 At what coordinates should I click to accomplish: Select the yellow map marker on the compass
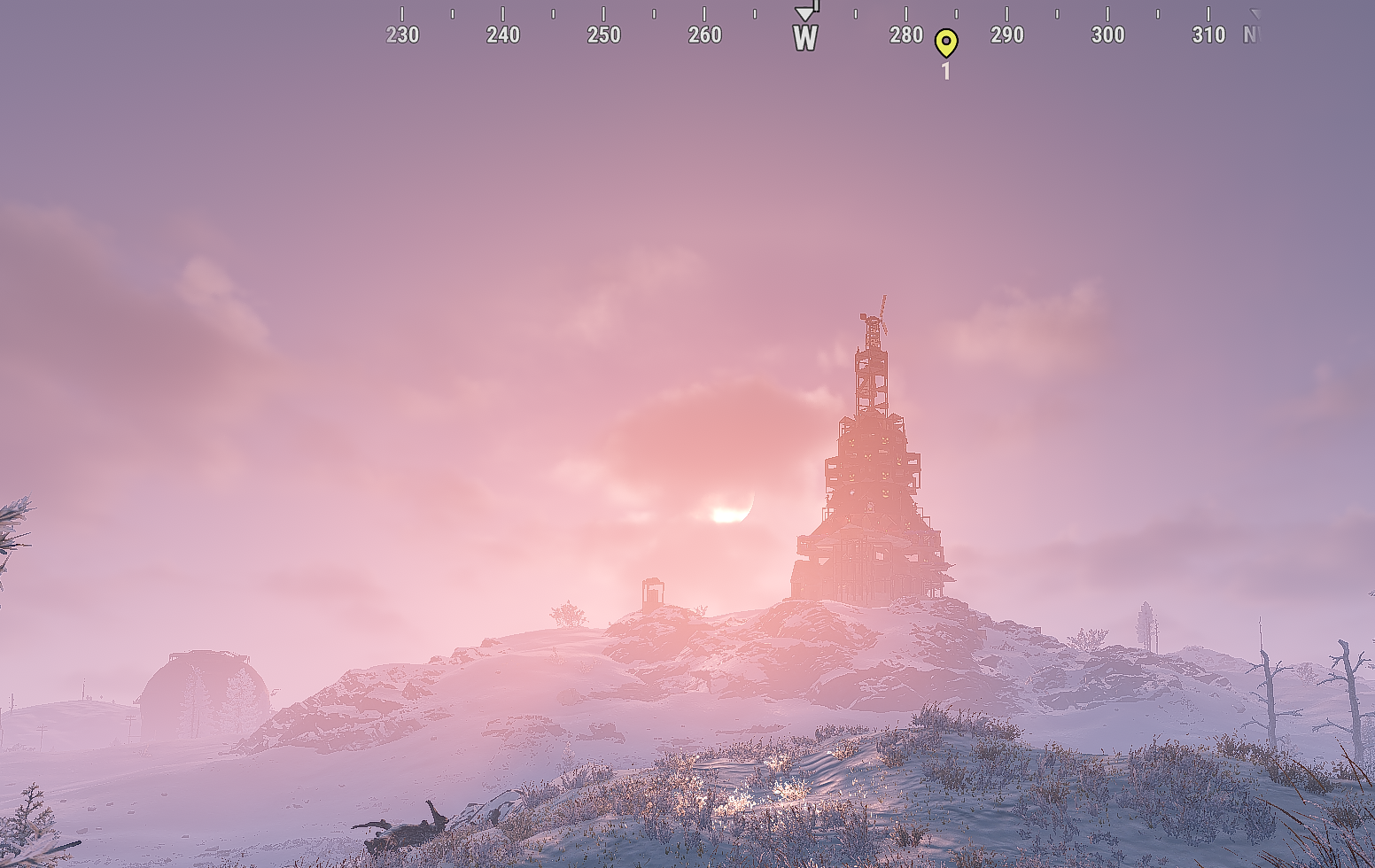click(x=945, y=42)
